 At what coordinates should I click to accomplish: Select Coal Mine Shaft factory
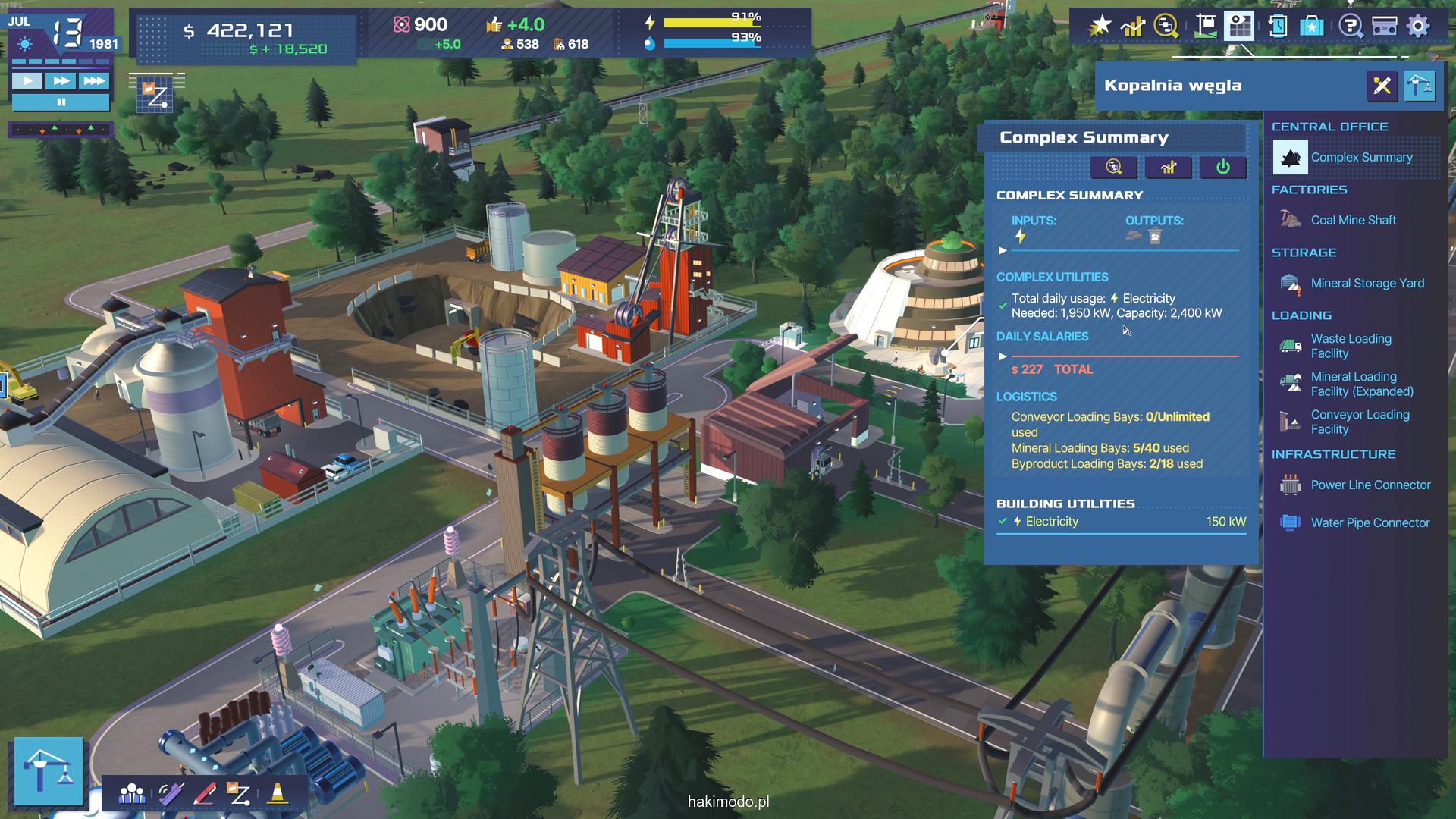pos(1353,220)
